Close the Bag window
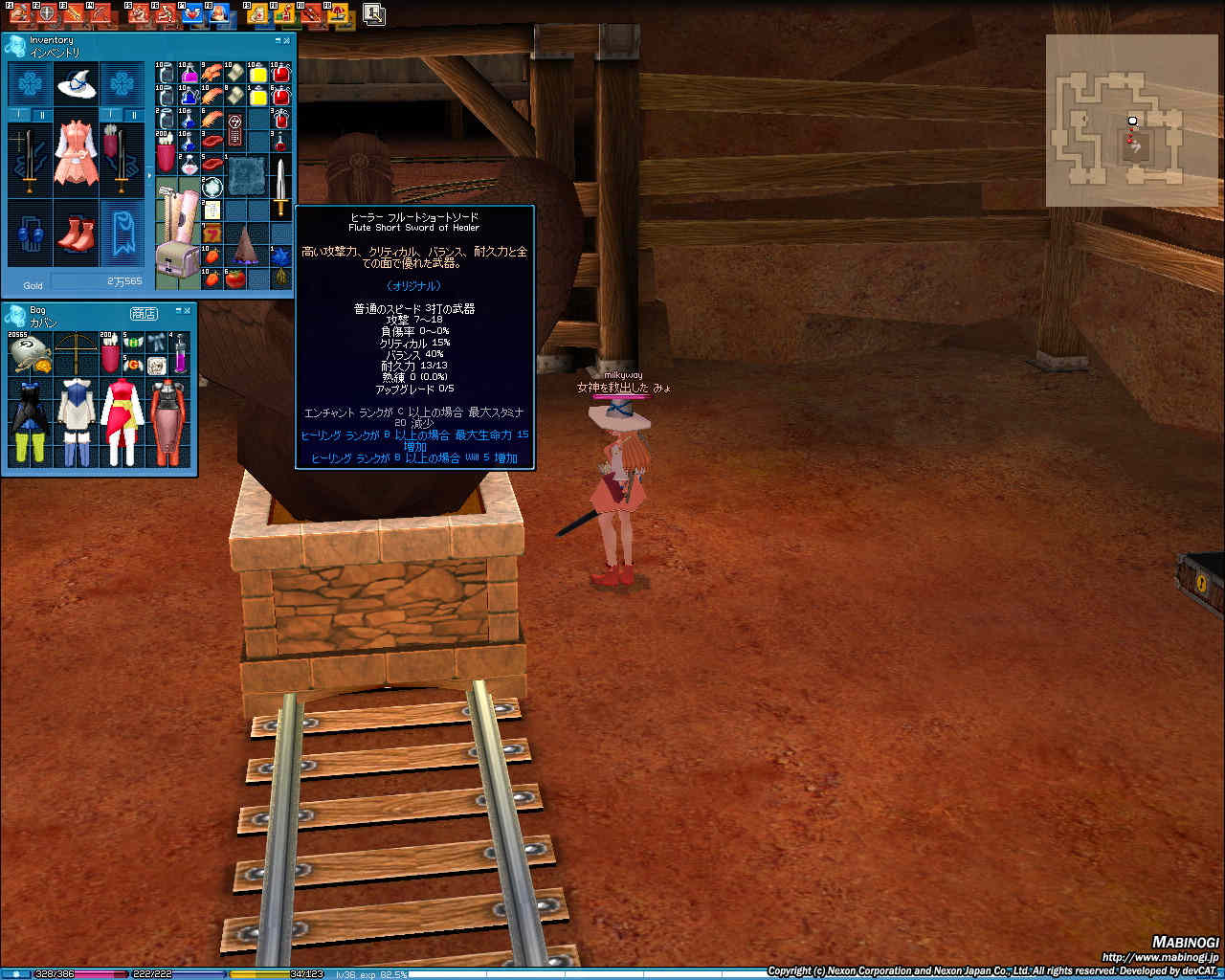This screenshot has height=980, width=1225. pyautogui.click(x=188, y=310)
